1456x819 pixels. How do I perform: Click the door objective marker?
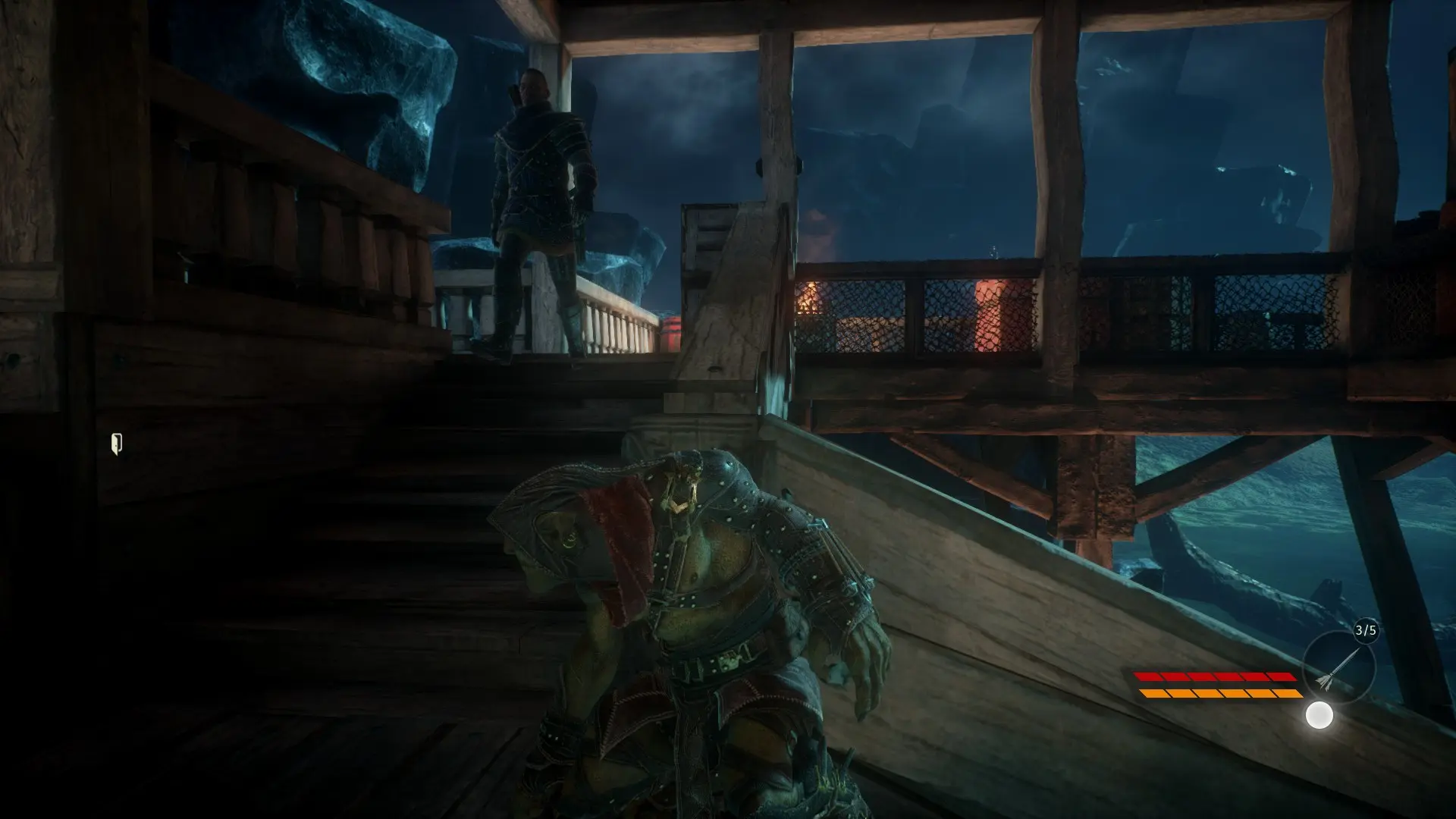117,444
